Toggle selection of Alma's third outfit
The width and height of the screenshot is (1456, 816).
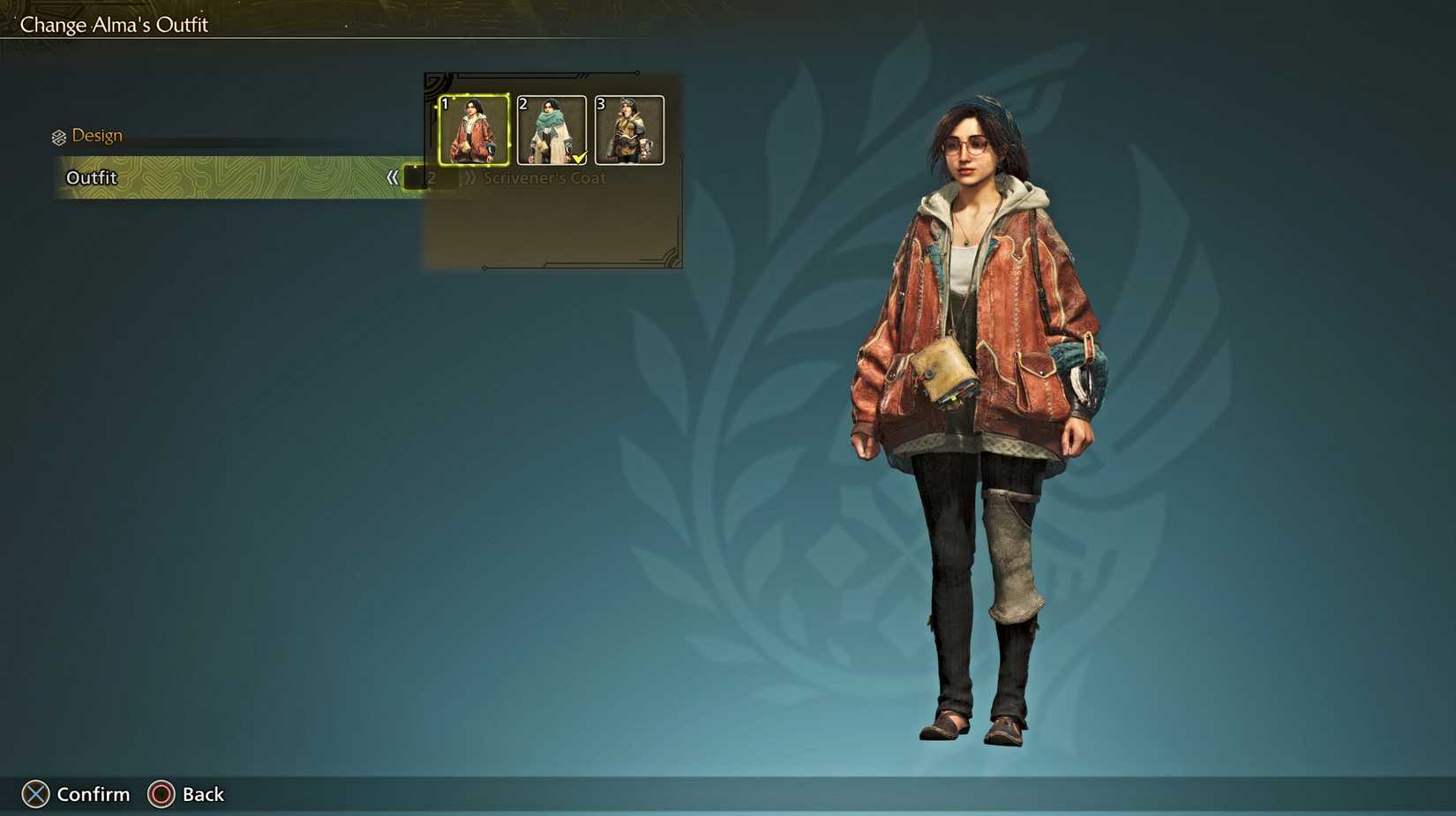click(629, 132)
